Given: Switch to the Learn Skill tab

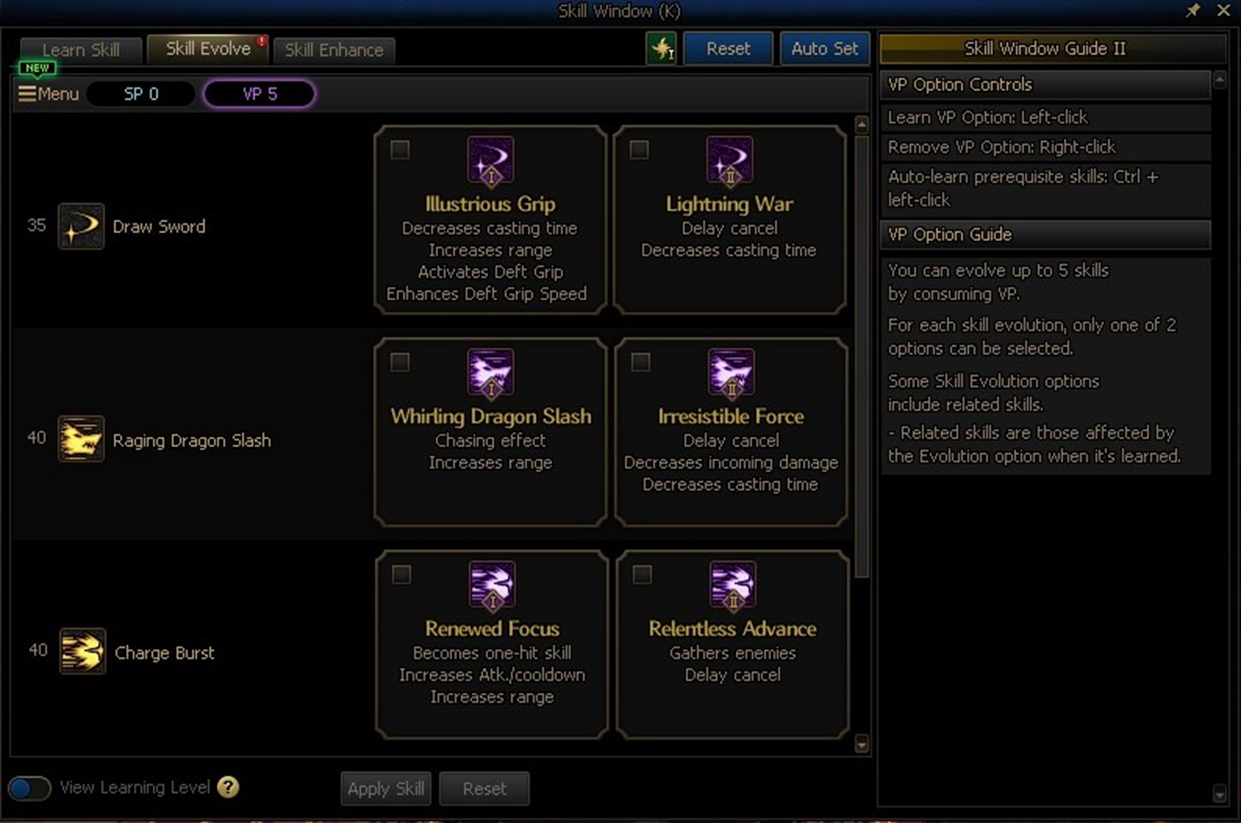Looking at the screenshot, I should [x=81, y=50].
